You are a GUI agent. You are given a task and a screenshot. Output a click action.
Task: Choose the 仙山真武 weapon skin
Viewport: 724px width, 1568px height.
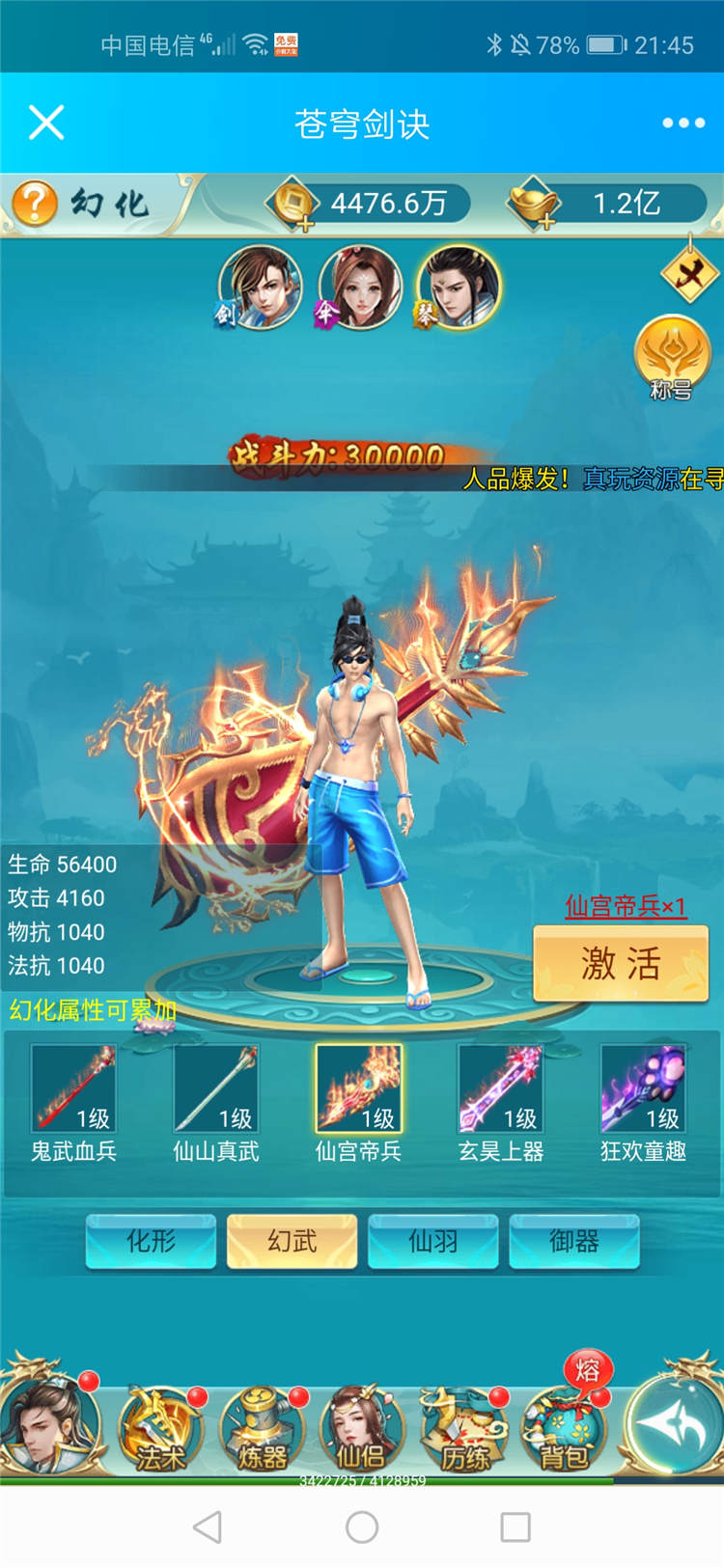coord(215,1089)
